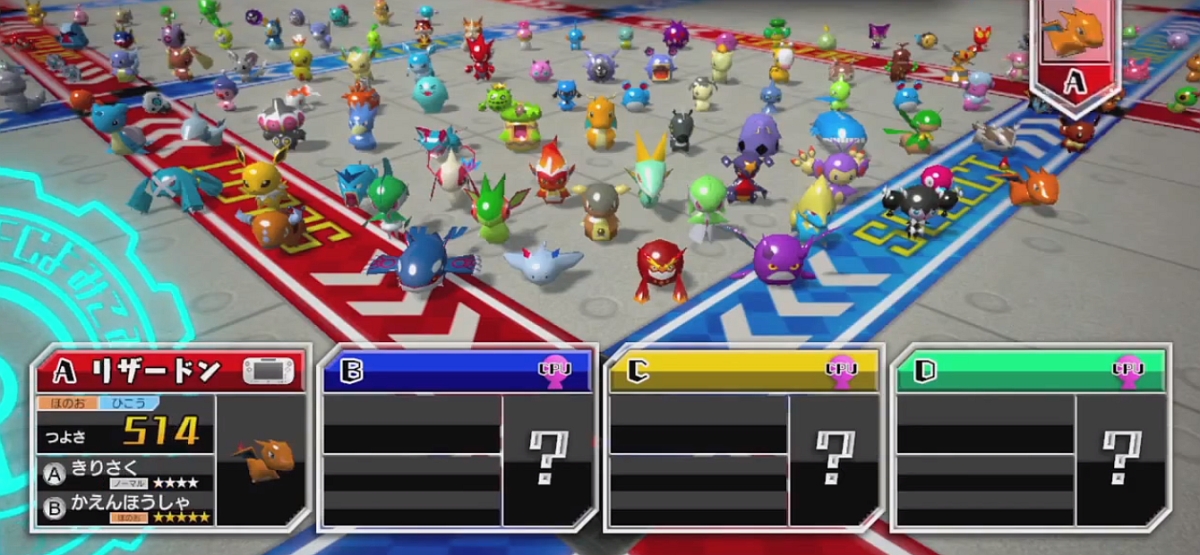The width and height of the screenshot is (1200, 555).
Task: Select the blue player B header
Action: 430,372
